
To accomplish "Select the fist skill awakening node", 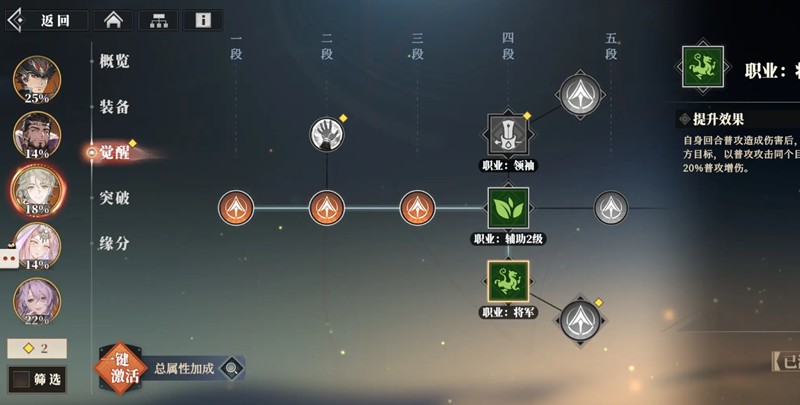I will [326, 134].
